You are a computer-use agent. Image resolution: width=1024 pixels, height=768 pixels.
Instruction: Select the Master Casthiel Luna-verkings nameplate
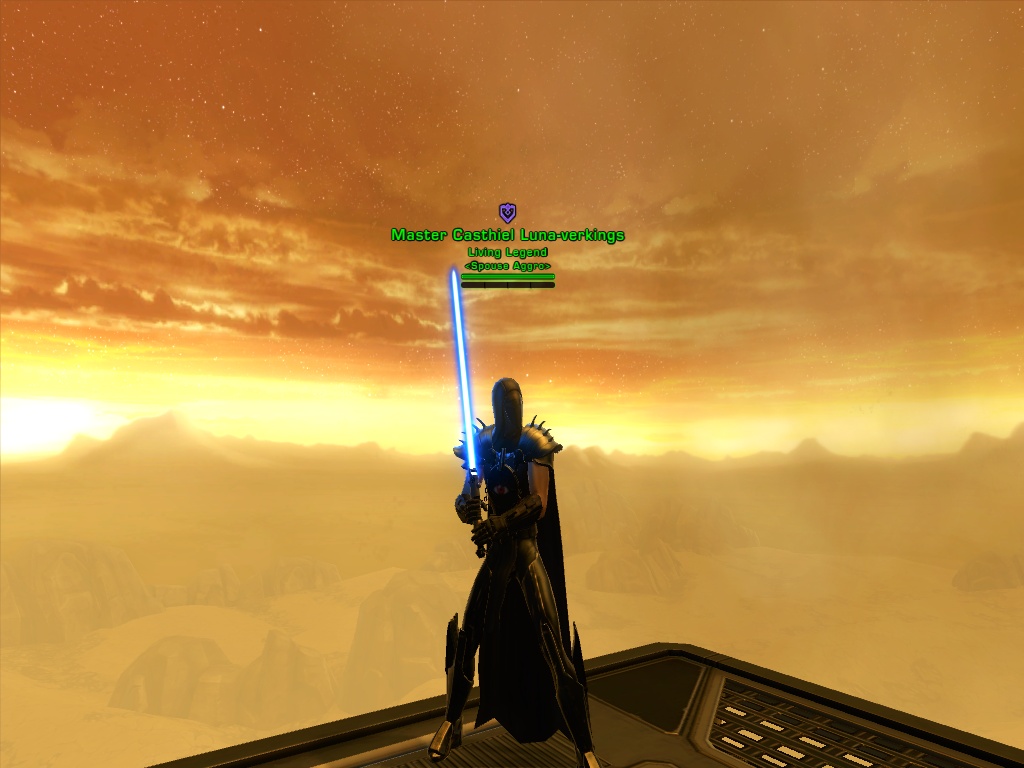[x=507, y=235]
